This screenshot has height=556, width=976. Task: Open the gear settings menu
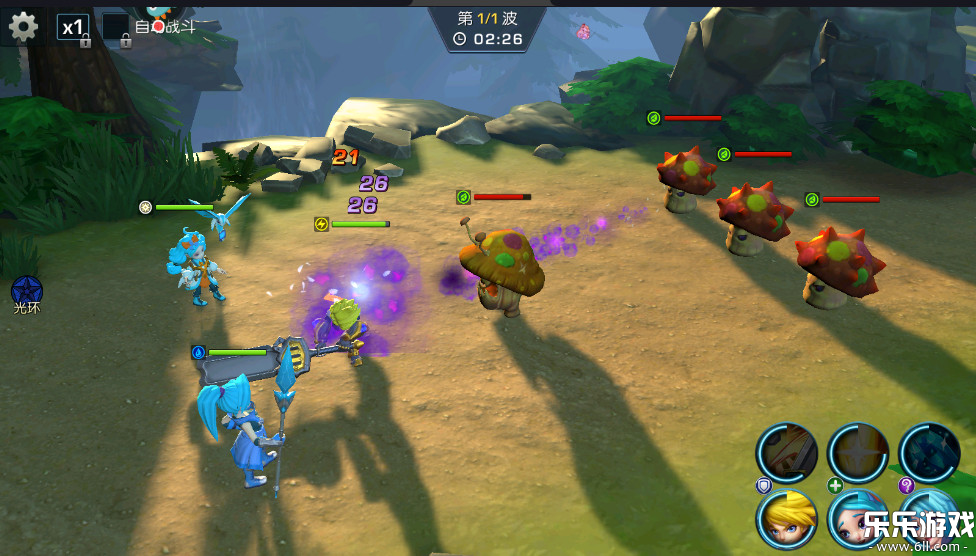(22, 26)
